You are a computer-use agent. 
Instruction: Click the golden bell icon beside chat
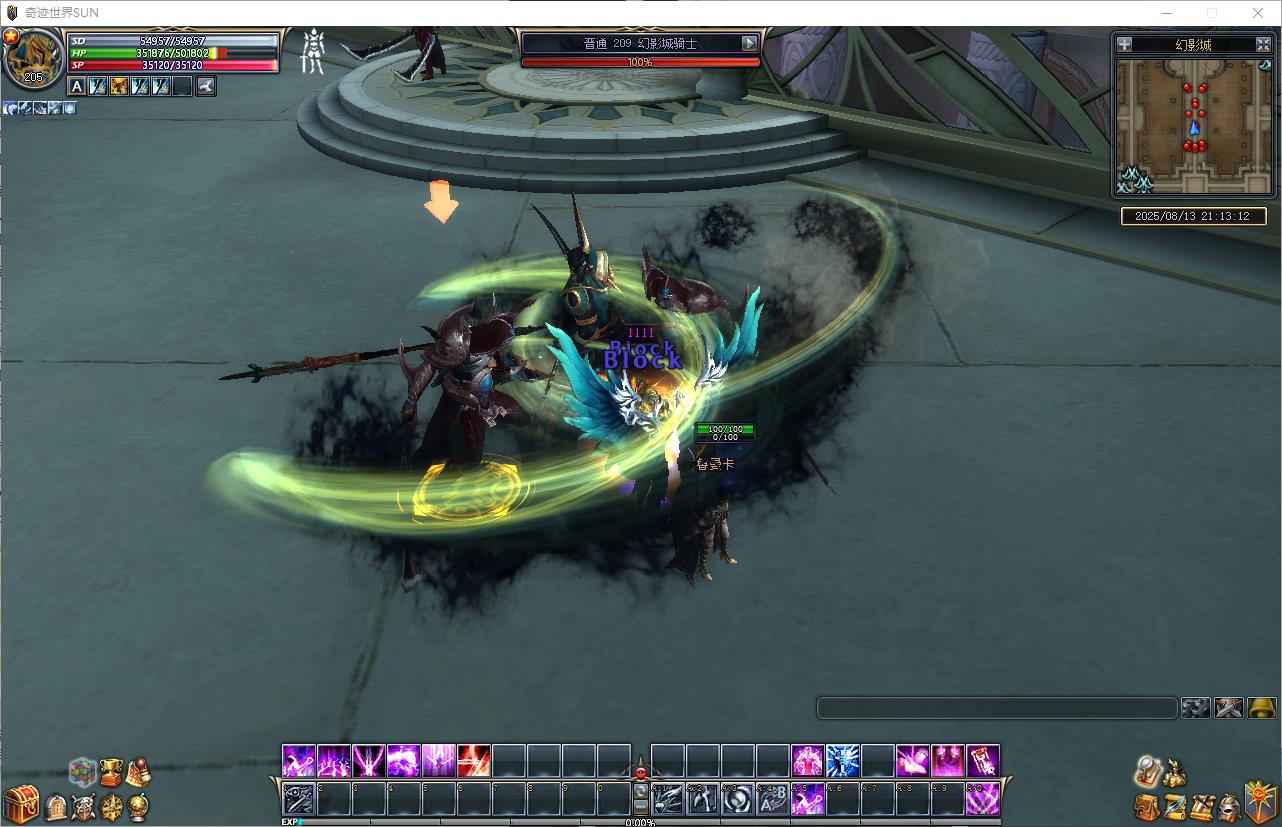point(1262,708)
